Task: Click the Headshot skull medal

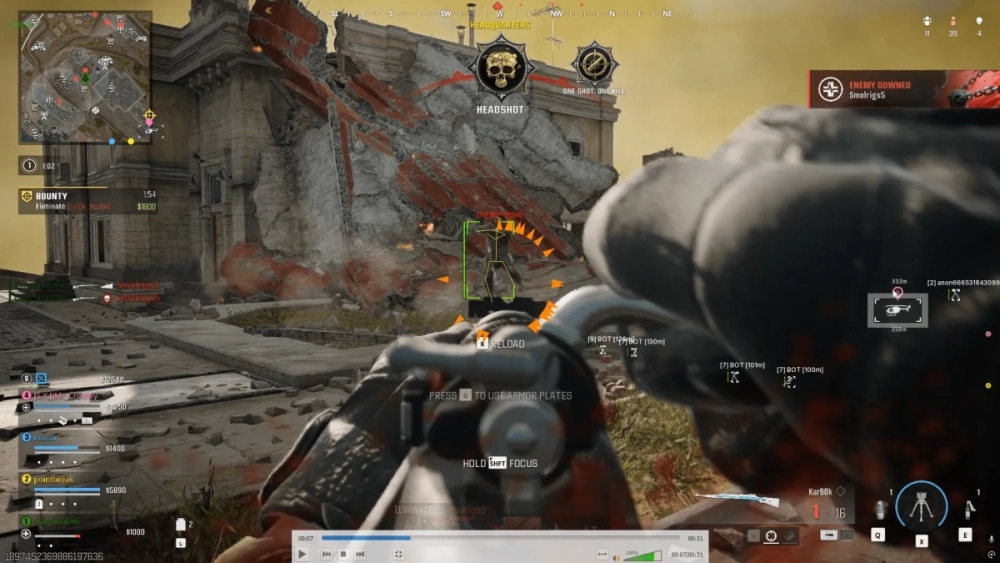Action: tap(500, 68)
